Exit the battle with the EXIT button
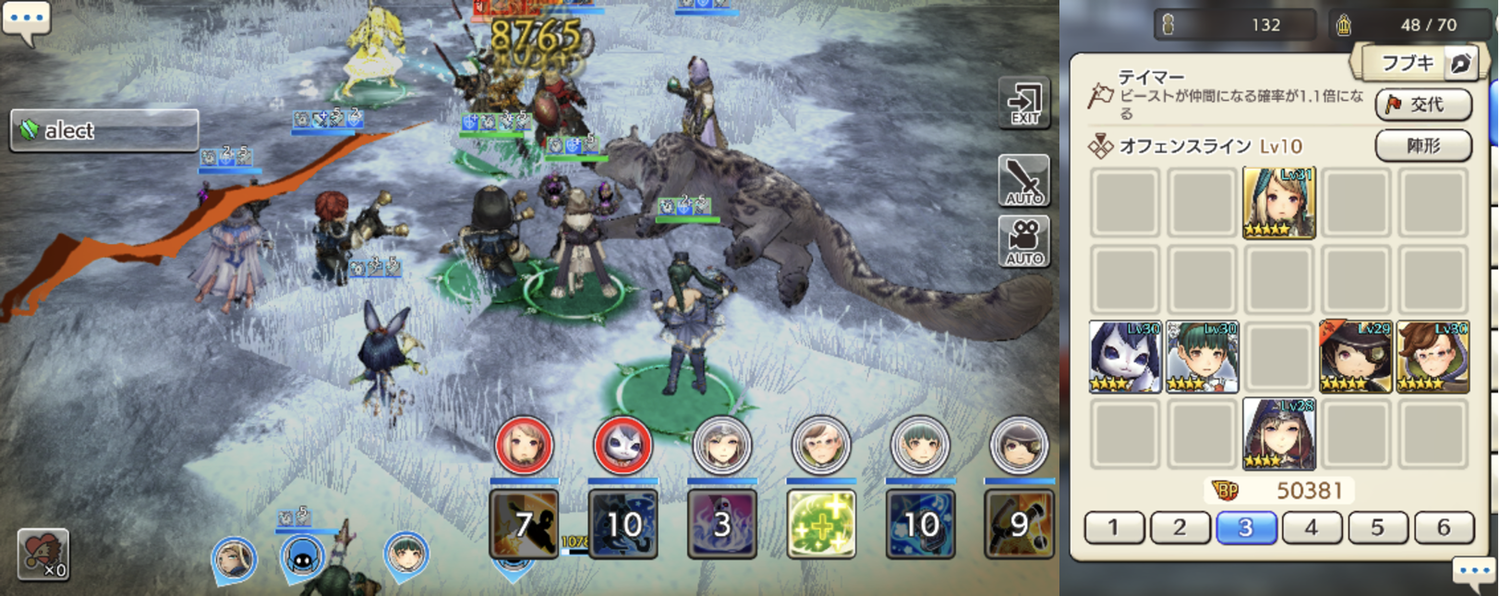1500x596 pixels. coord(1024,102)
